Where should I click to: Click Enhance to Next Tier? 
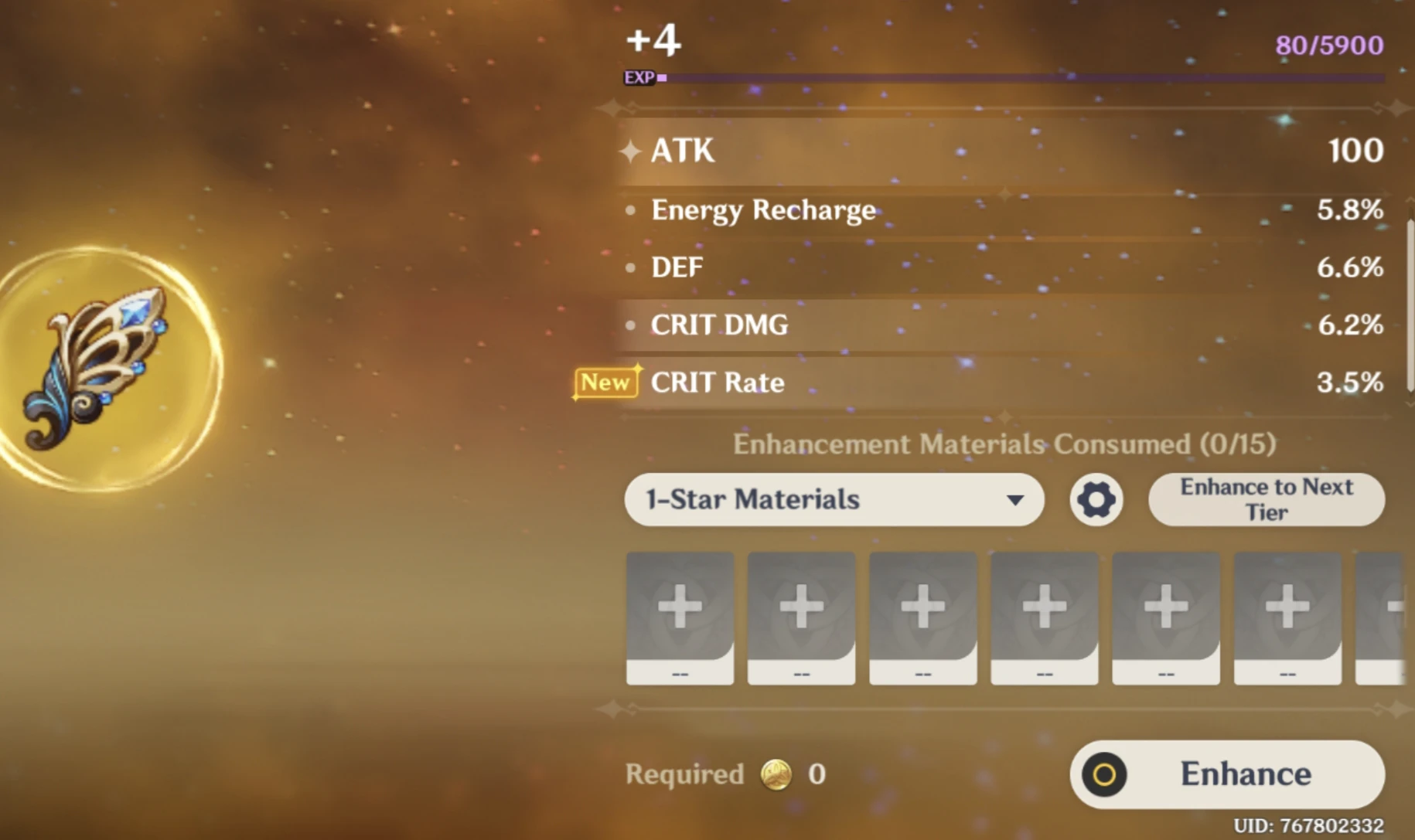(1266, 500)
